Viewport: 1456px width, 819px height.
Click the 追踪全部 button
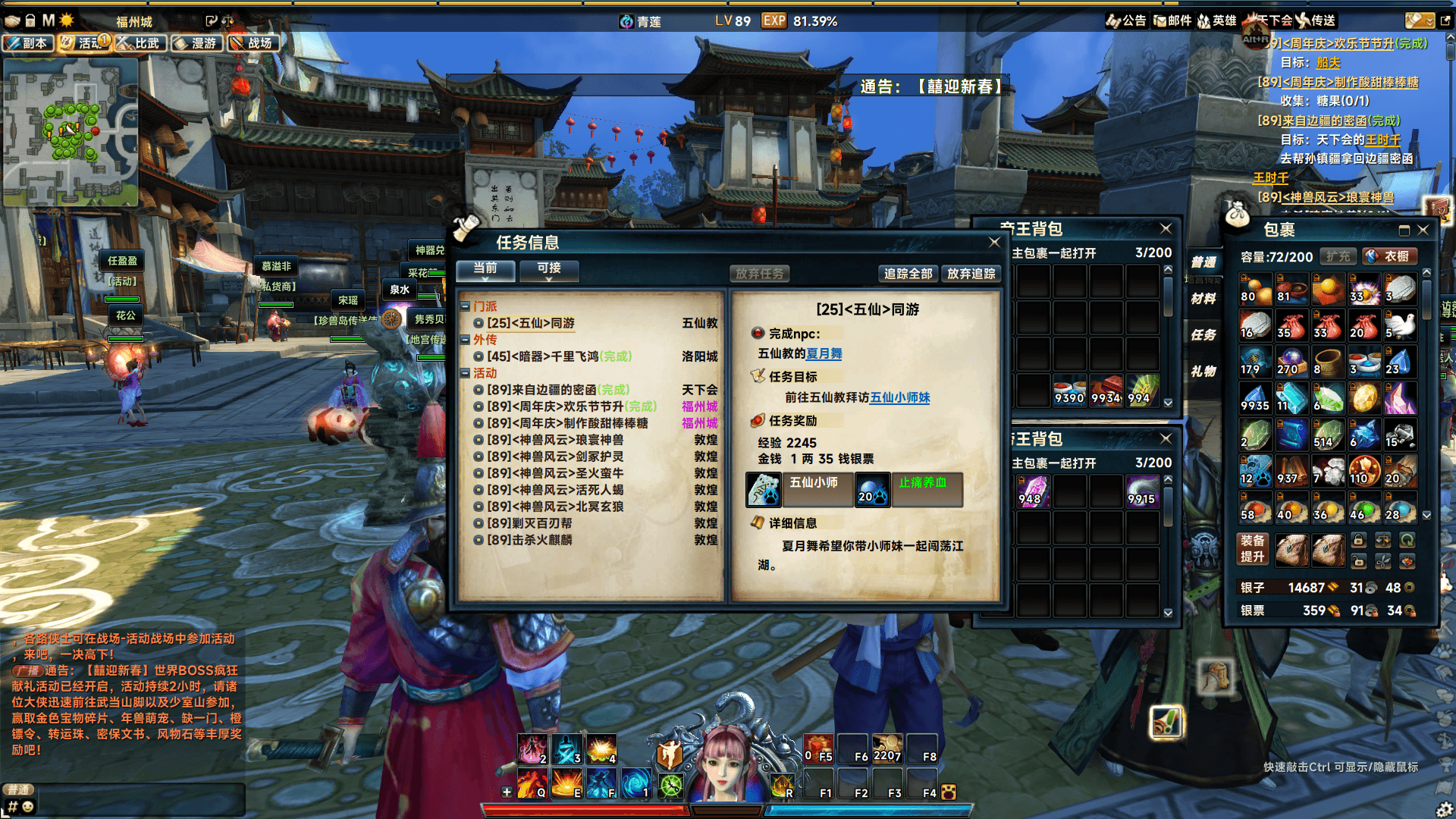tap(908, 273)
